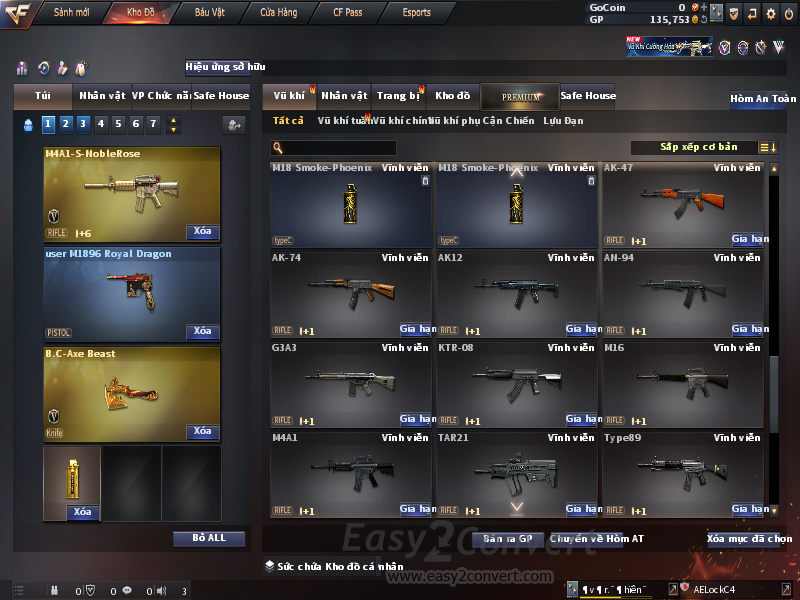Select the AK-47 rifle item
The image size is (800, 600).
(x=684, y=204)
